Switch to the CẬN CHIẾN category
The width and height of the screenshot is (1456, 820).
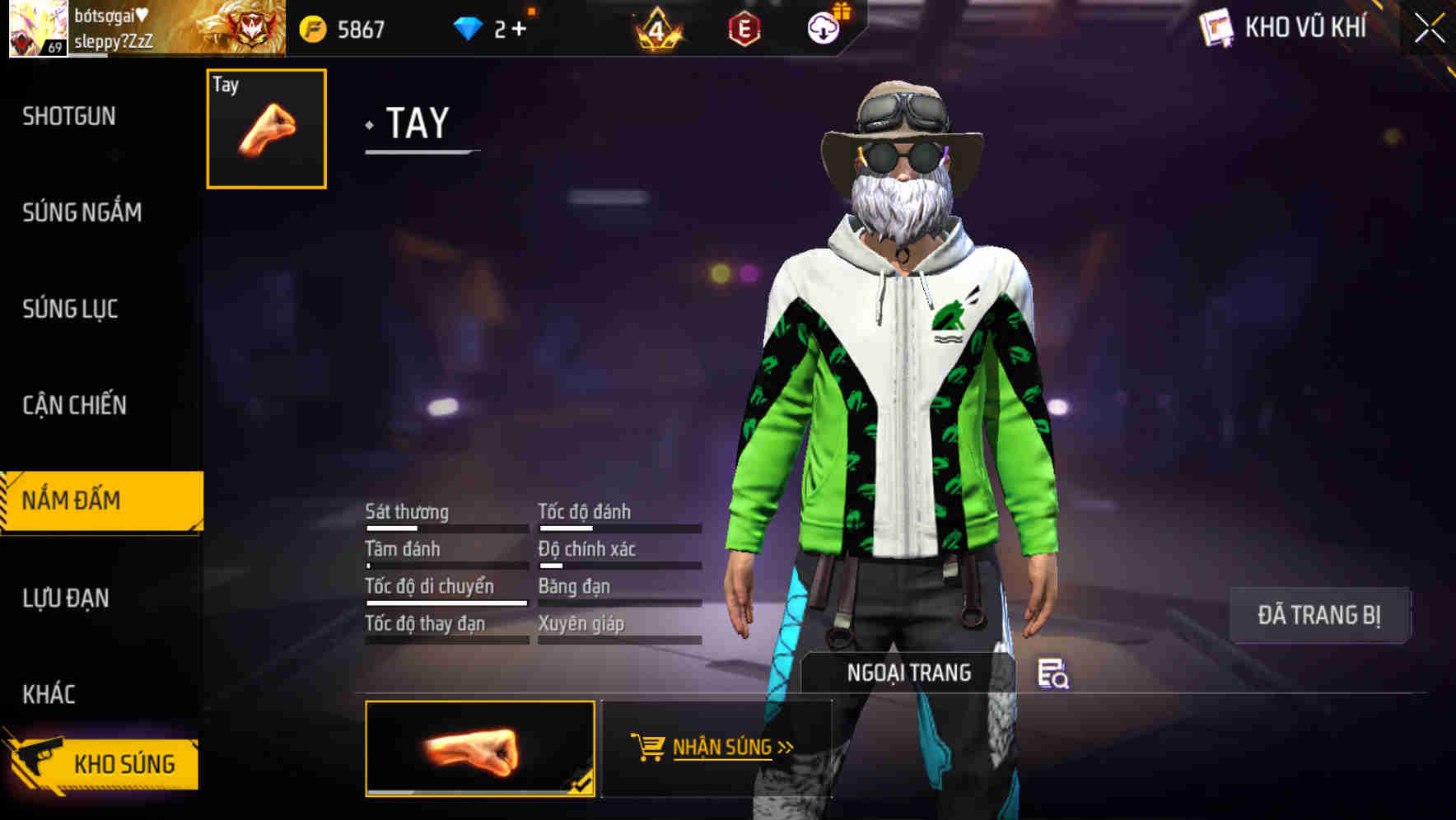pos(76,405)
